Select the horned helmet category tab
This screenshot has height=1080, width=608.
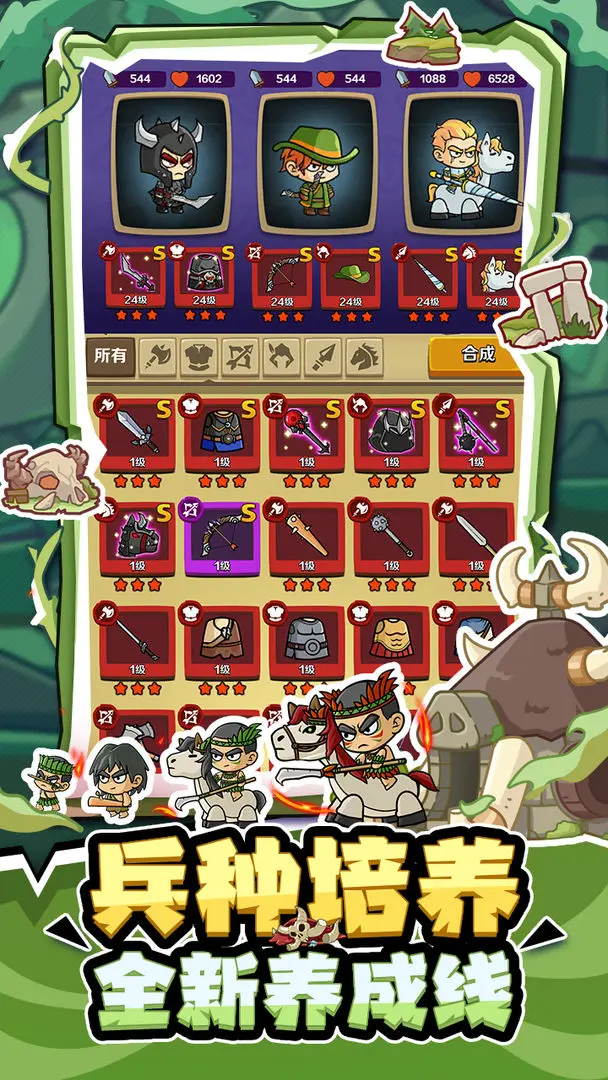coord(282,356)
